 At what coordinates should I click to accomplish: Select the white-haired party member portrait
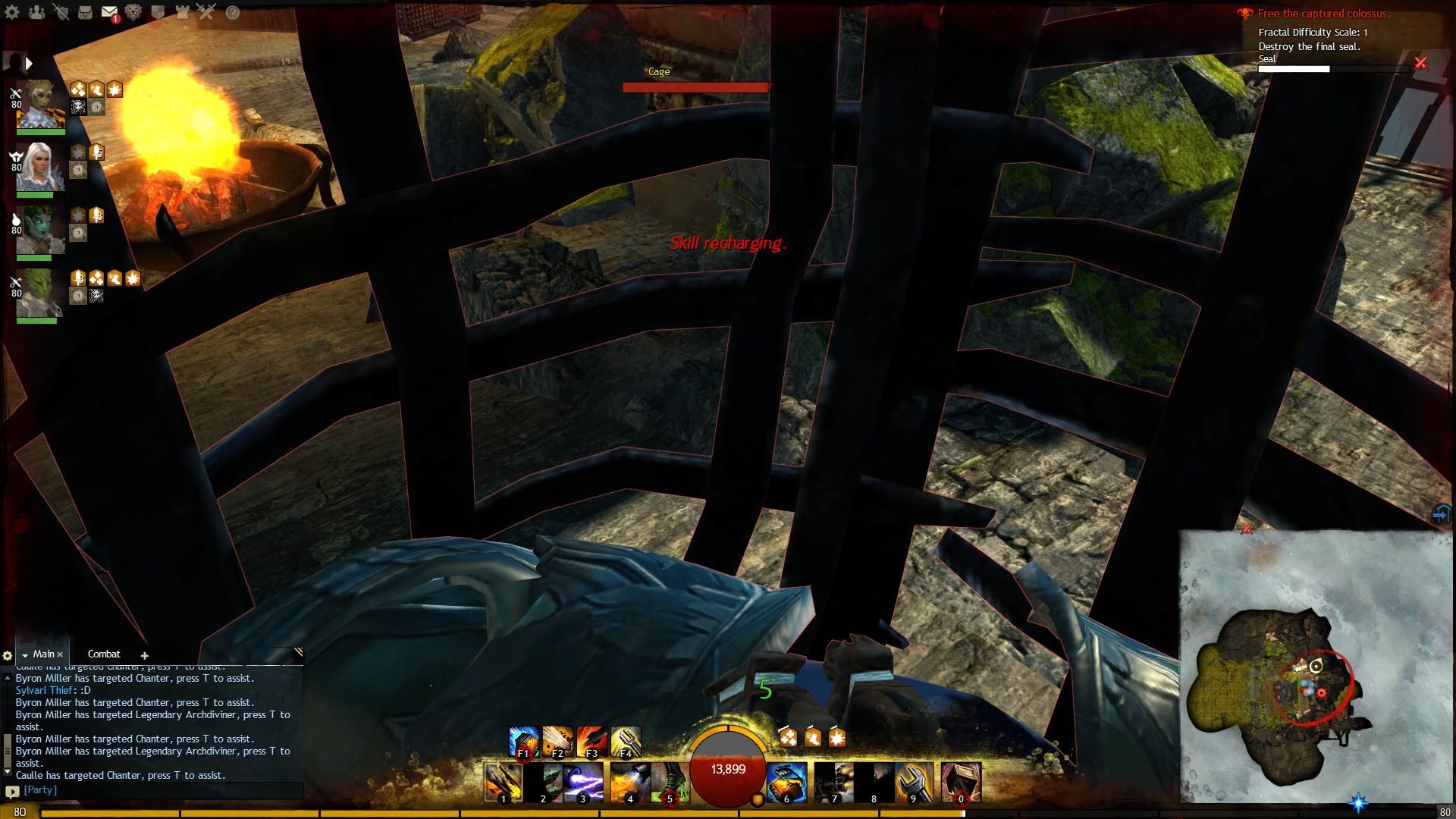[x=39, y=167]
